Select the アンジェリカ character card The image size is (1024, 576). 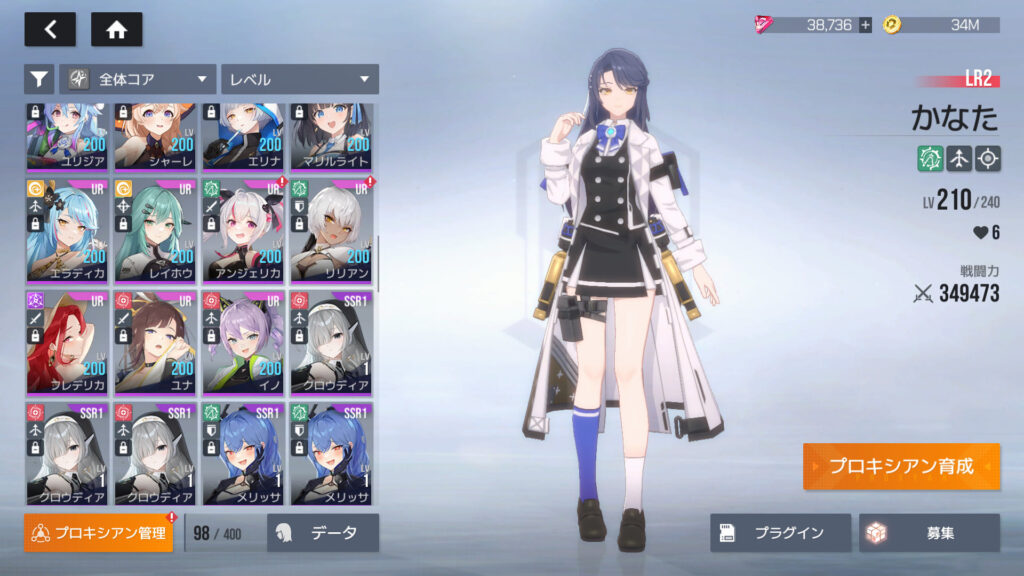coord(243,230)
